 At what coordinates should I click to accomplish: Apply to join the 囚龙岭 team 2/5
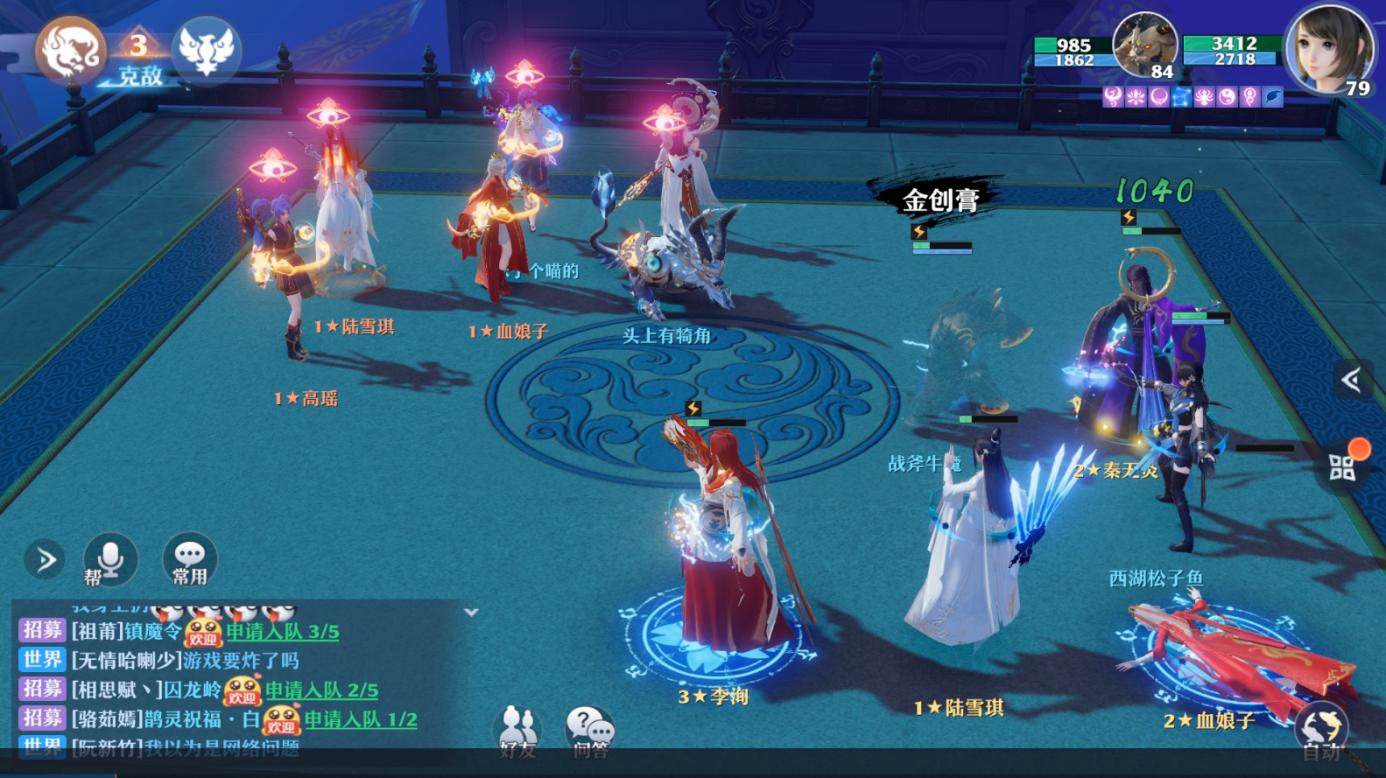[x=321, y=689]
